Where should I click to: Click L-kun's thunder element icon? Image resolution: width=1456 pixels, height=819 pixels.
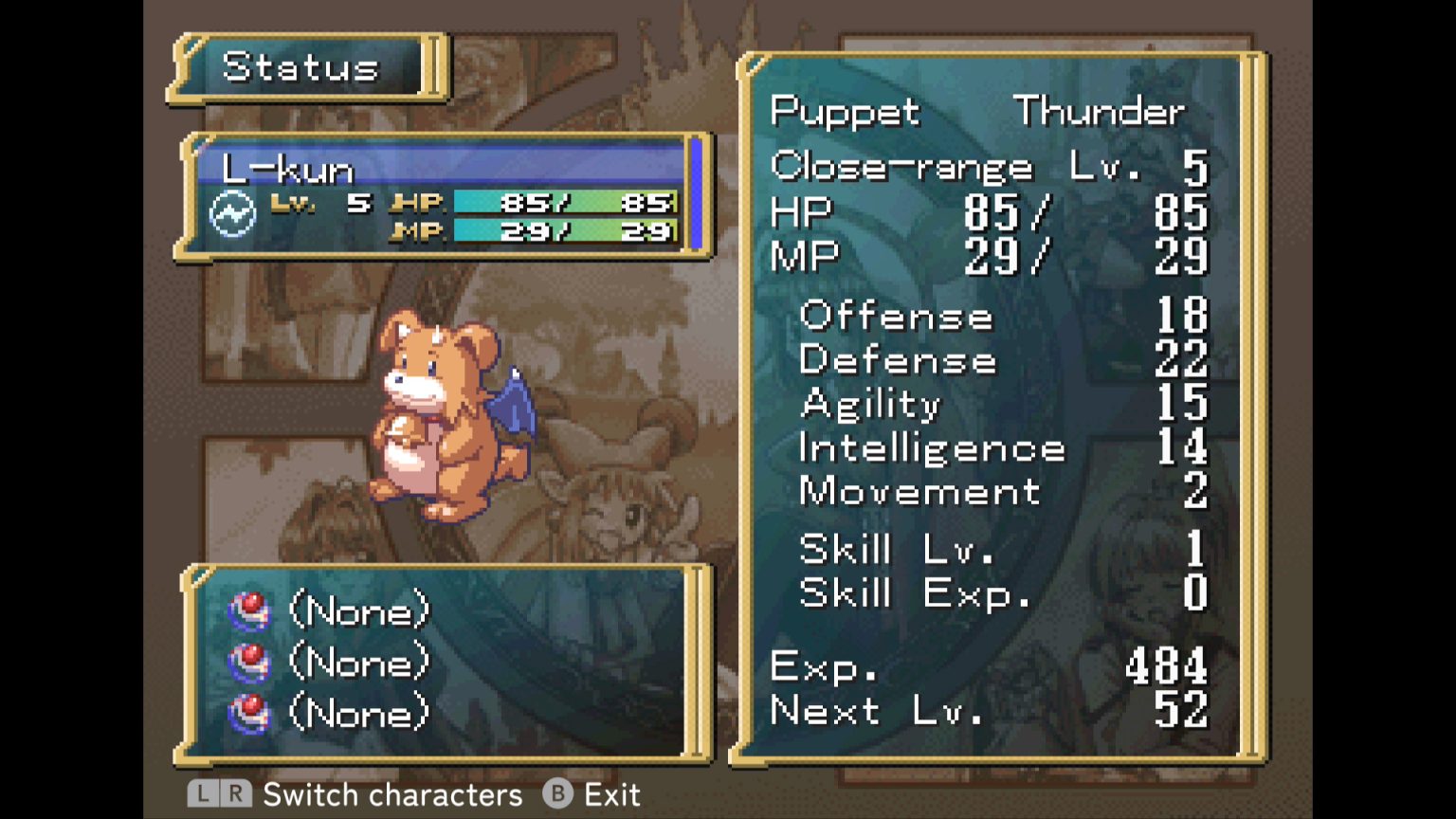(x=232, y=213)
